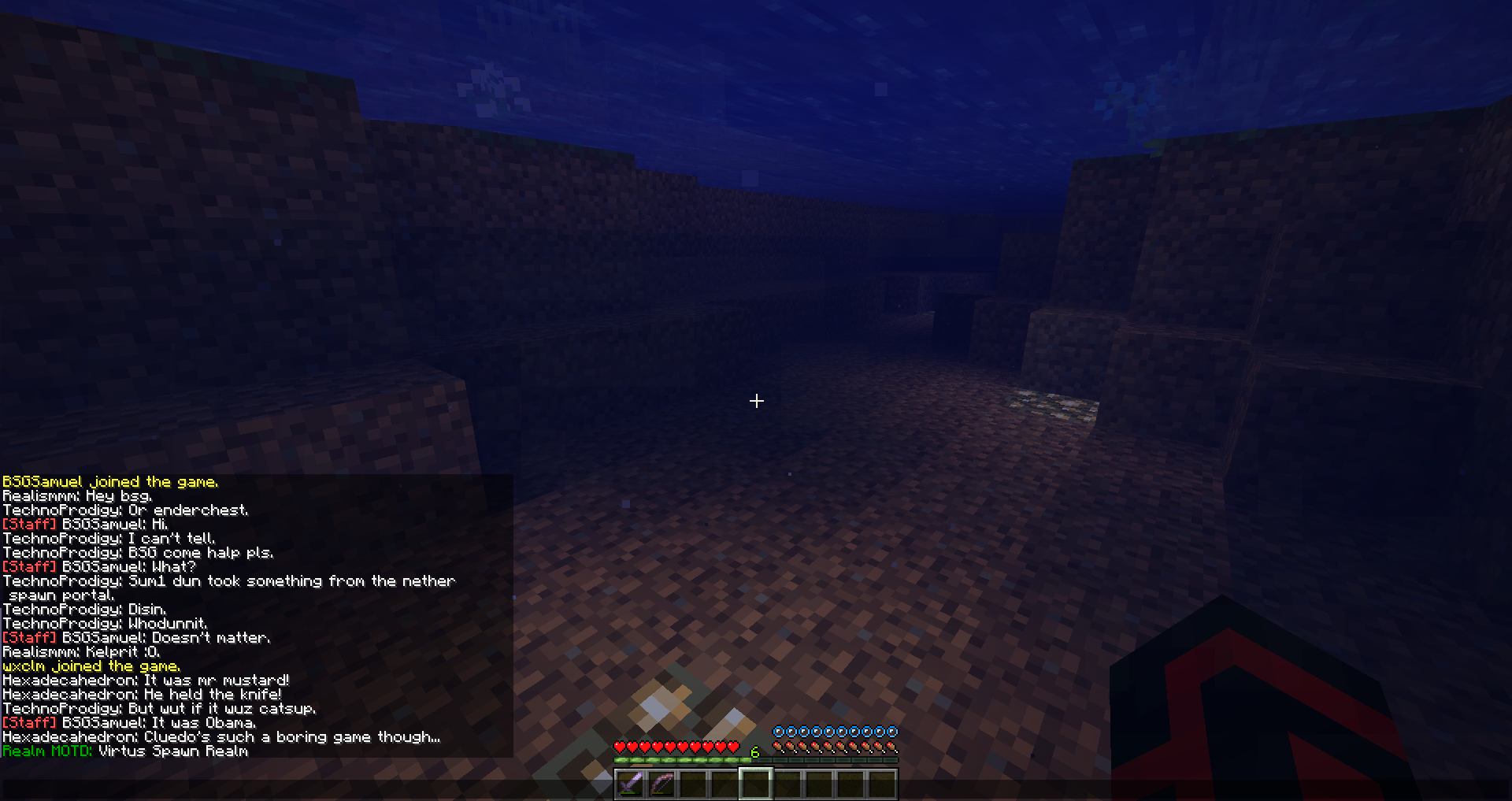Click the durability bar under the bow
The image size is (1512, 801).
pos(662,793)
